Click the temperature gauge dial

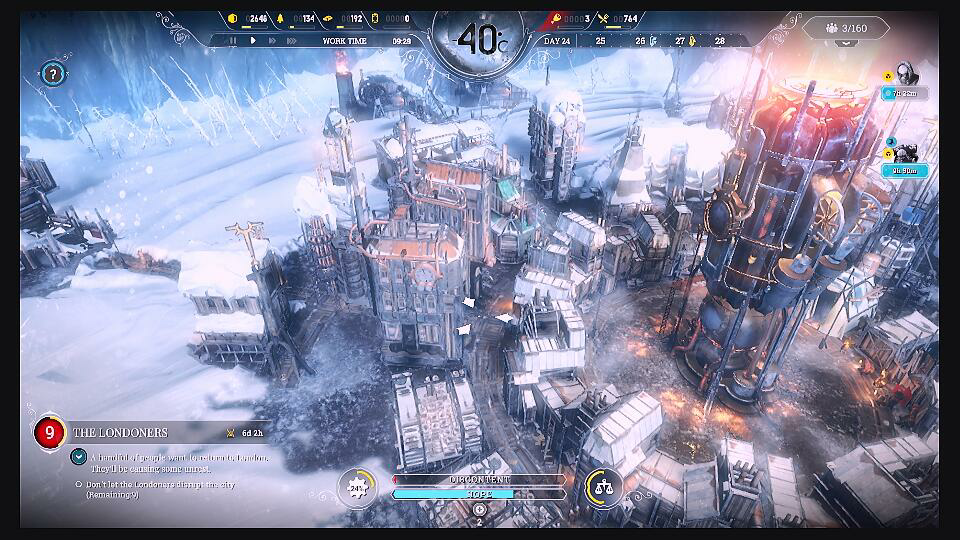[x=479, y=40]
